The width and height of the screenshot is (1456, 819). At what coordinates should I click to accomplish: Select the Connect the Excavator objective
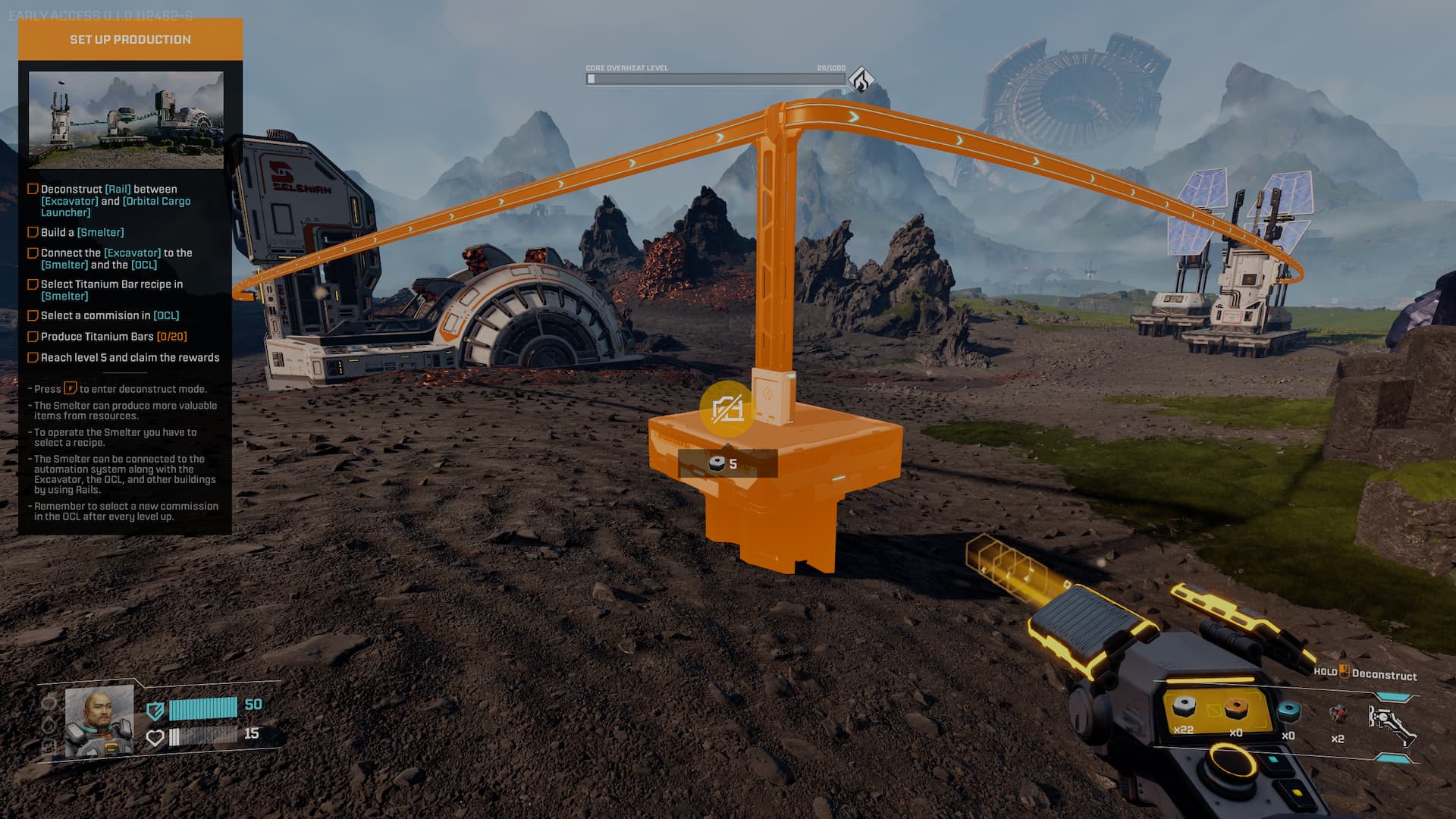coord(33,253)
